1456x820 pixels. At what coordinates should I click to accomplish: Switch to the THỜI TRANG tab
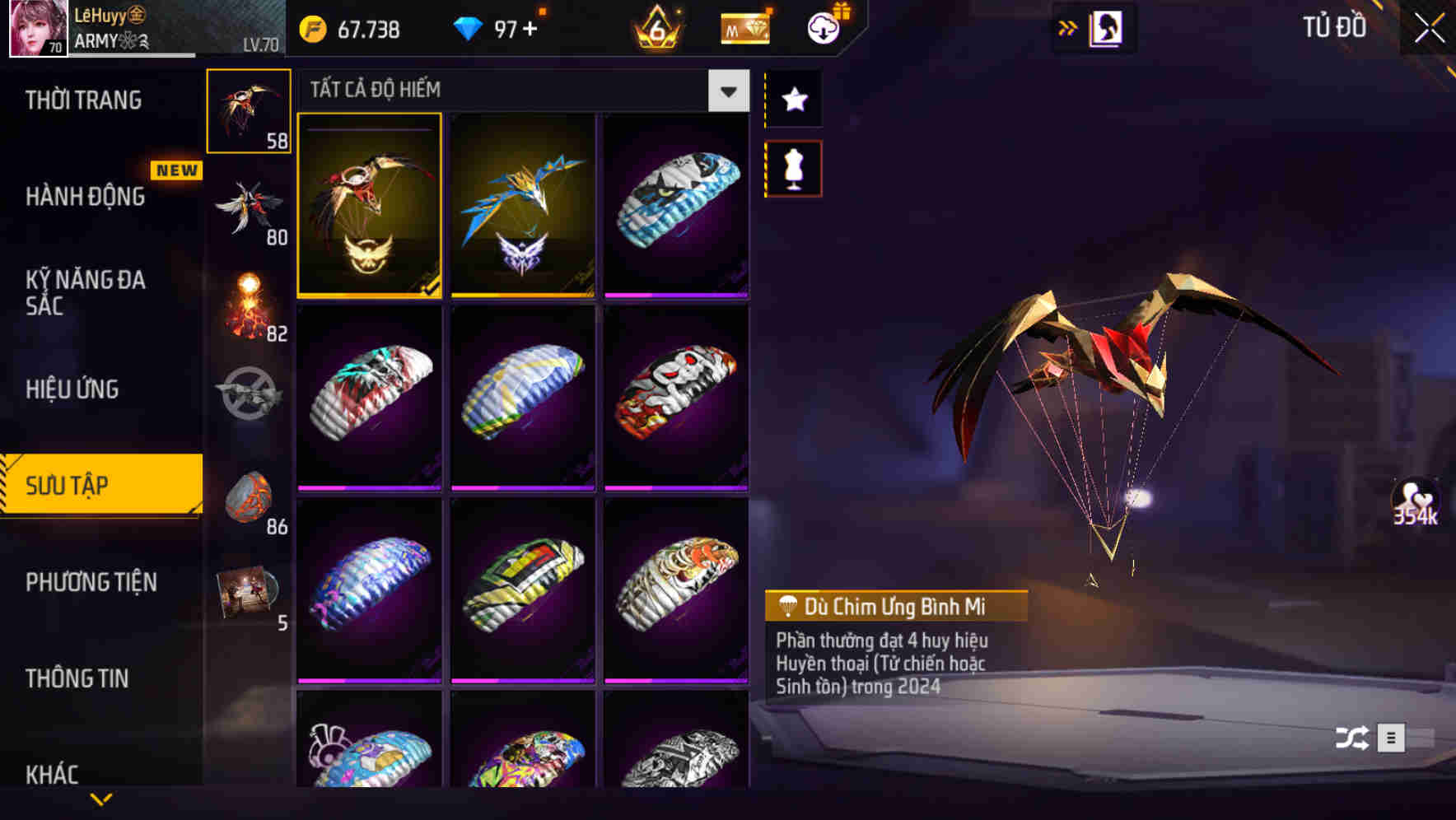pyautogui.click(x=82, y=99)
